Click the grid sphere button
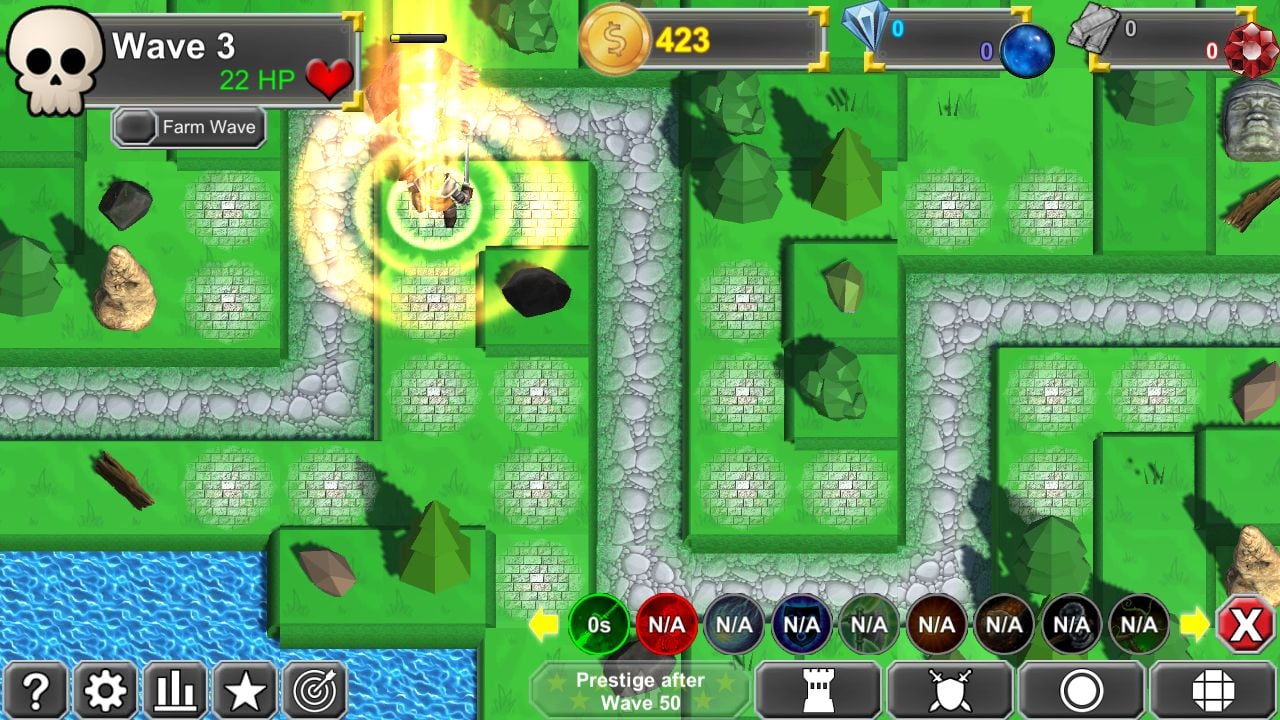The height and width of the screenshot is (720, 1280). pyautogui.click(x=1213, y=690)
